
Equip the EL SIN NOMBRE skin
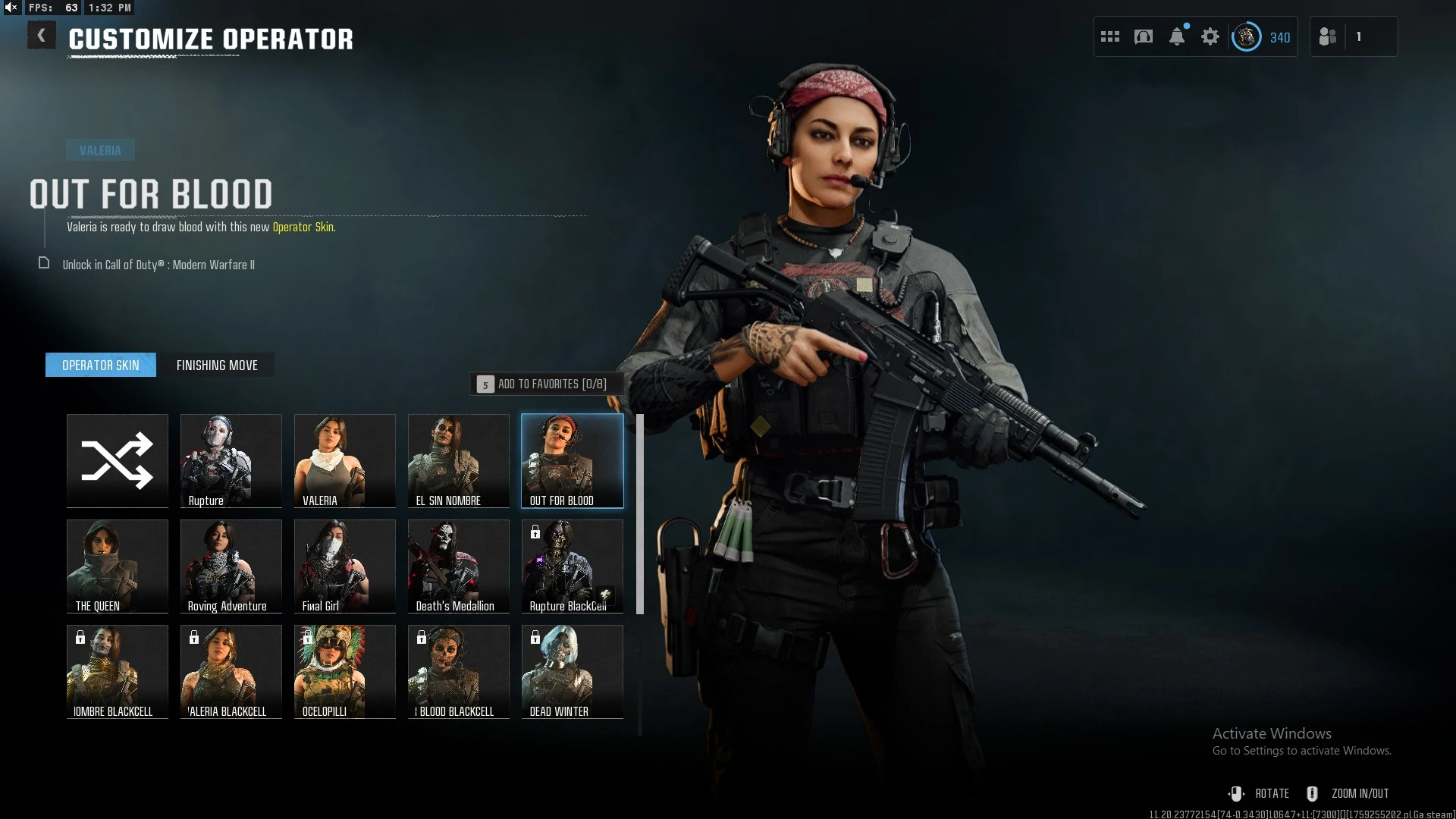point(459,460)
